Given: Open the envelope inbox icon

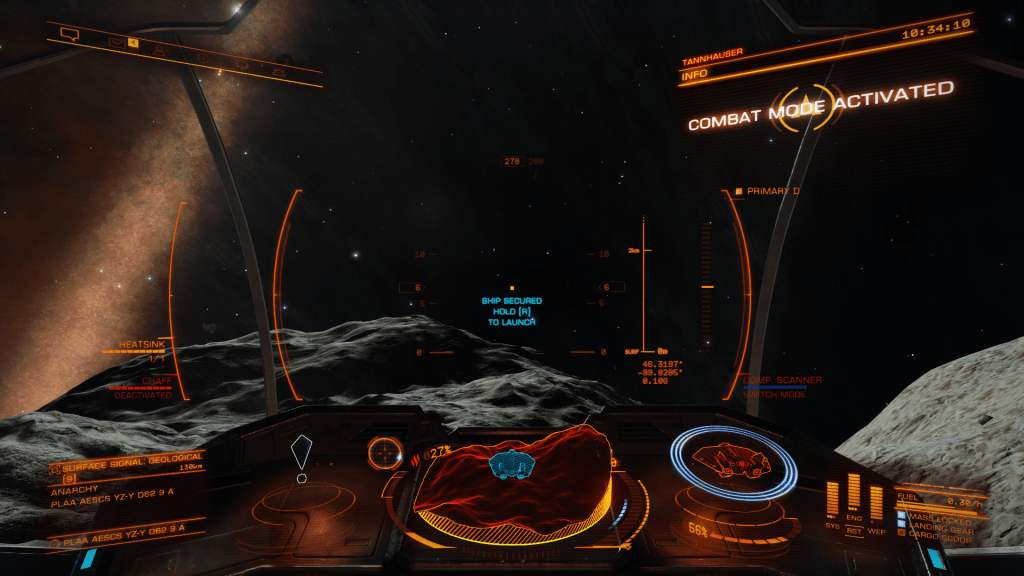Looking at the screenshot, I should 116,43.
